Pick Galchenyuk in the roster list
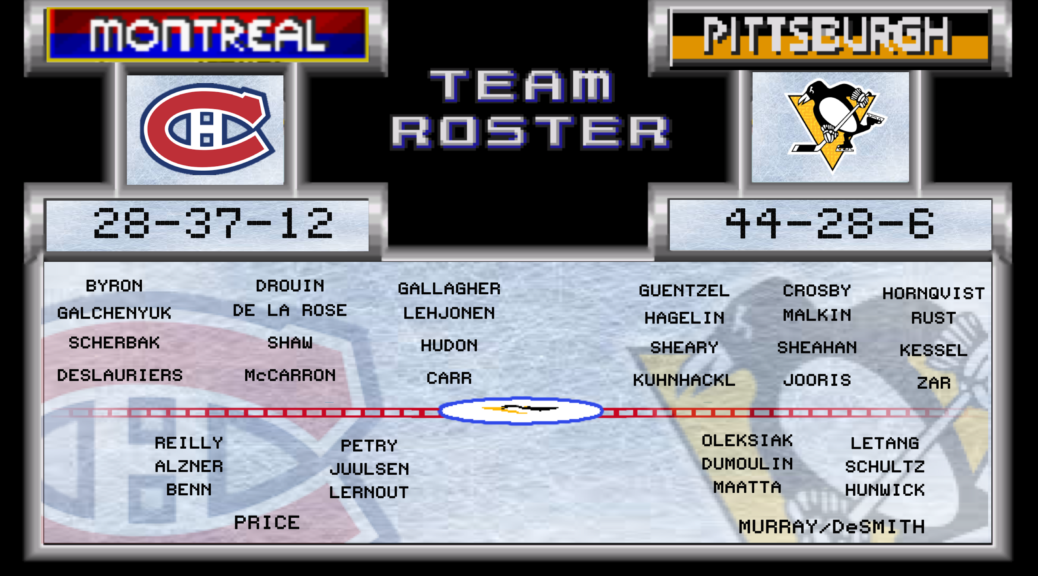Screen dimensions: 1038x576 (114, 313)
